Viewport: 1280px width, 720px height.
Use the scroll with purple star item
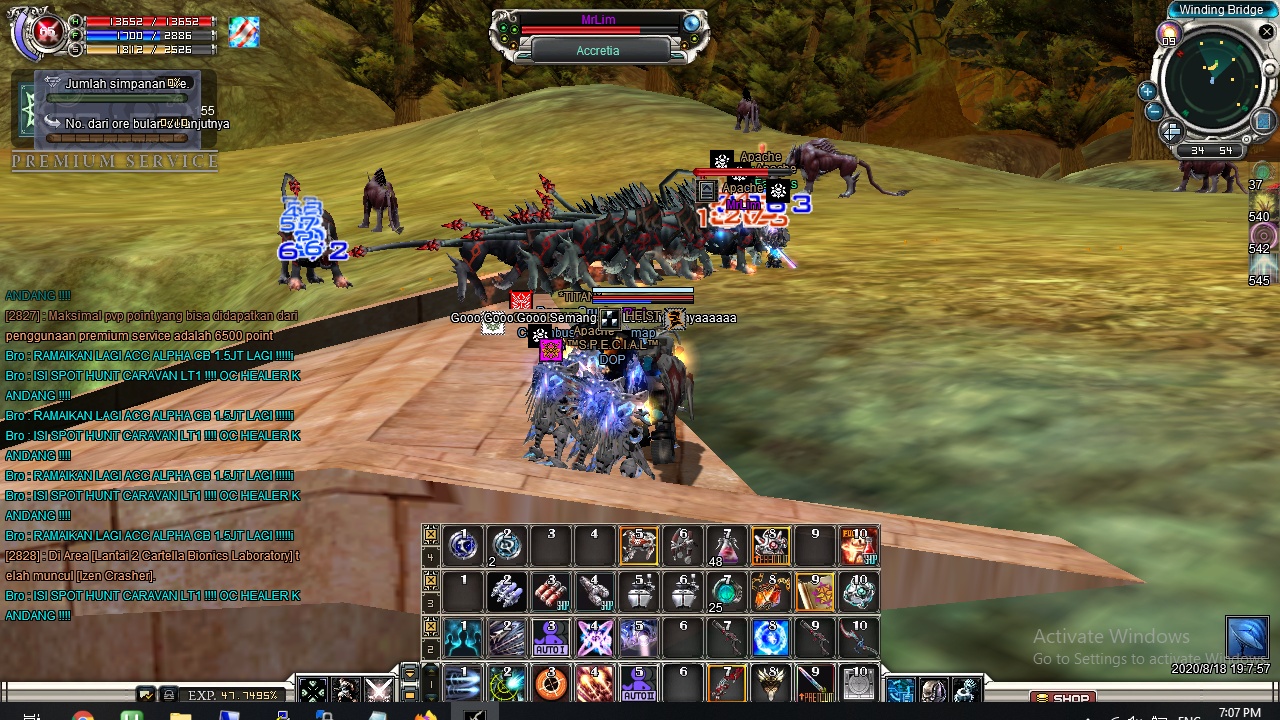click(x=815, y=592)
